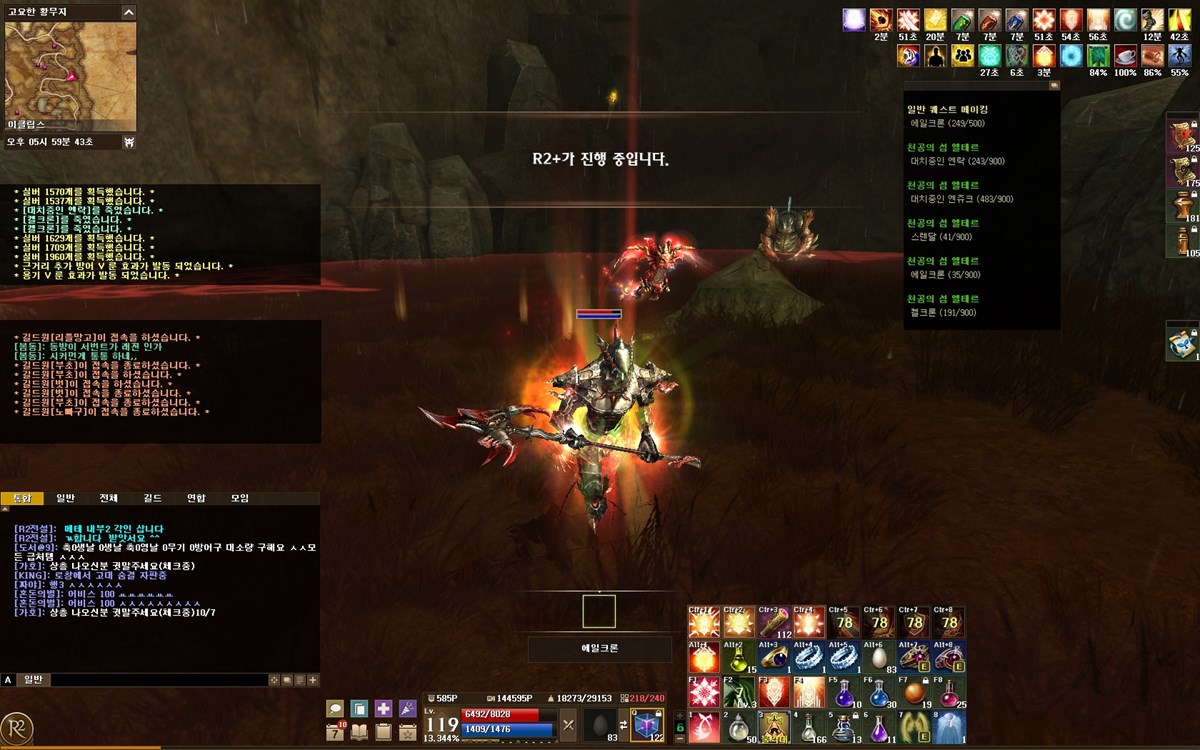The image size is (1200, 750).
Task: Open the calendar icon with red badge
Action: click(x=336, y=731)
